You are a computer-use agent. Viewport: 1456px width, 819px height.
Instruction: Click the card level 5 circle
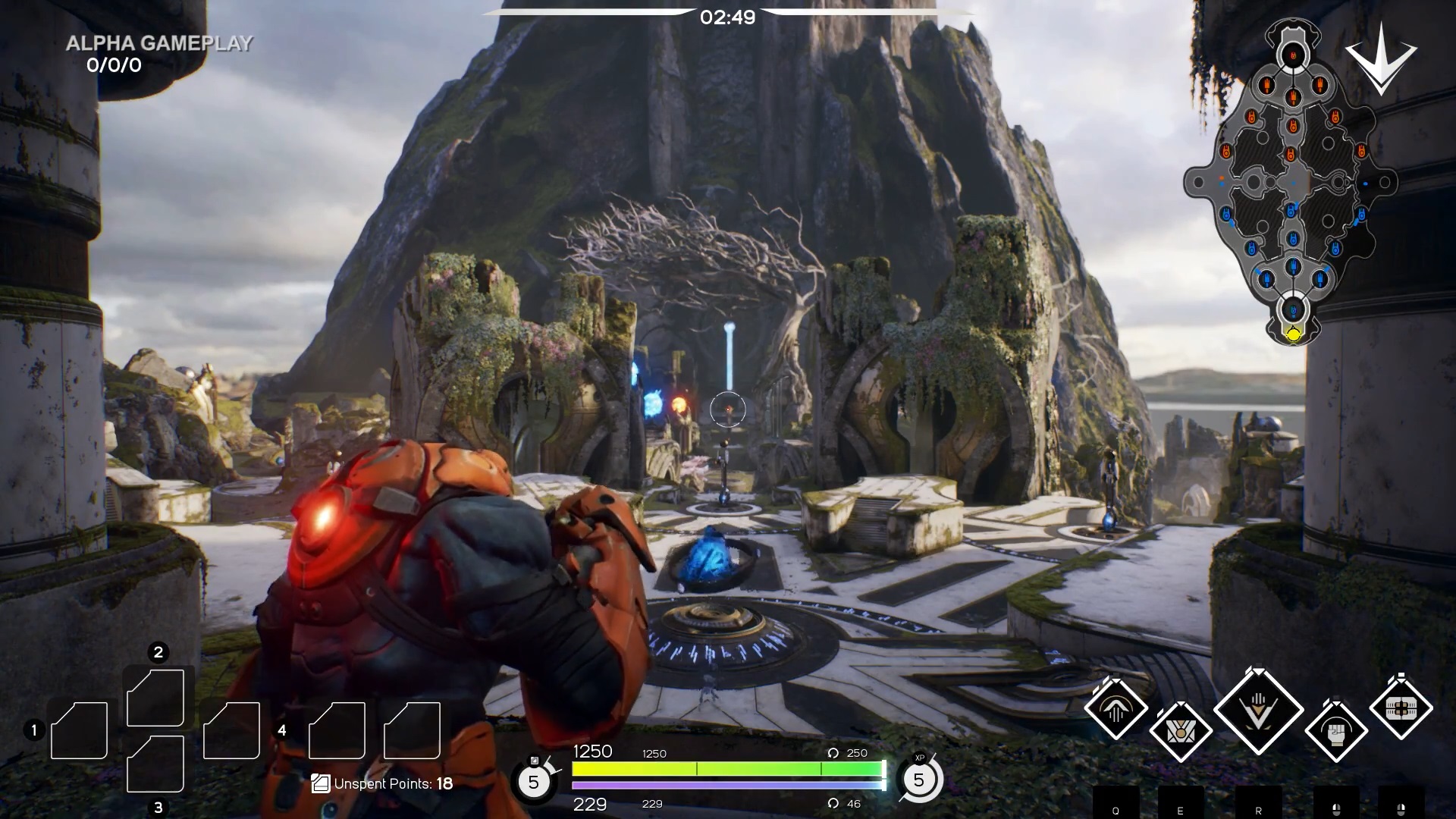[533, 781]
